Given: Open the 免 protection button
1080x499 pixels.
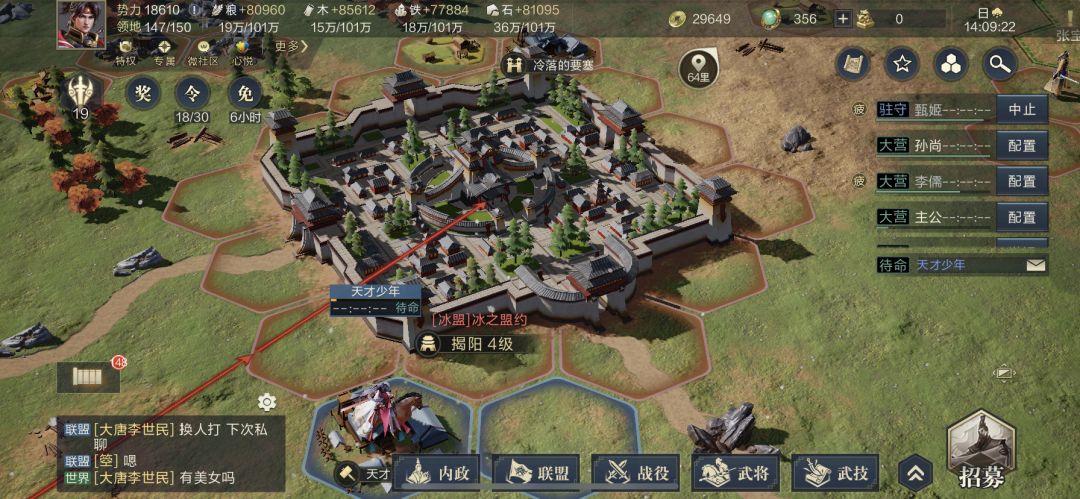Looking at the screenshot, I should pos(245,94).
